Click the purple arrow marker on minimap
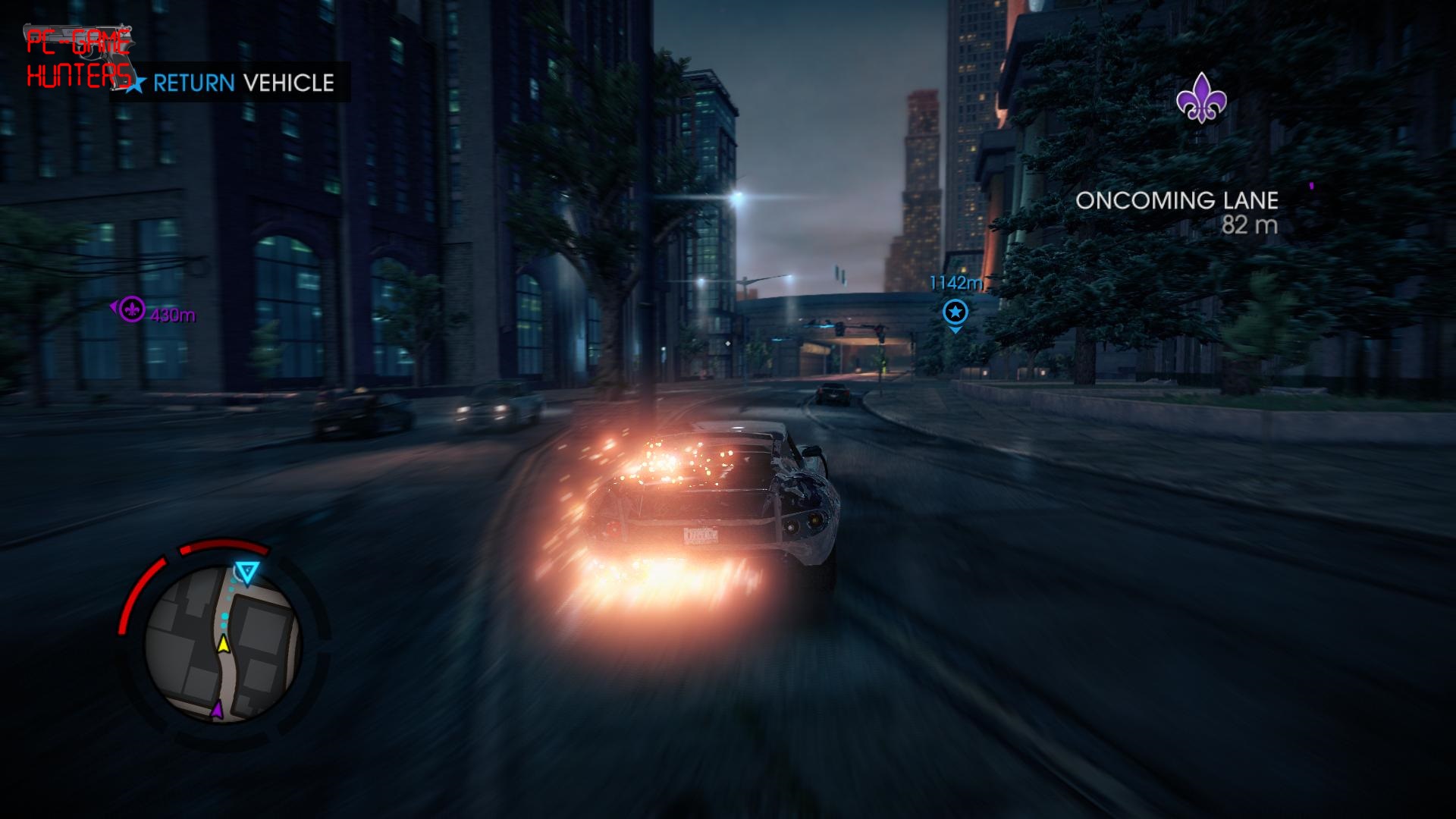The width and height of the screenshot is (1456, 819). click(218, 710)
